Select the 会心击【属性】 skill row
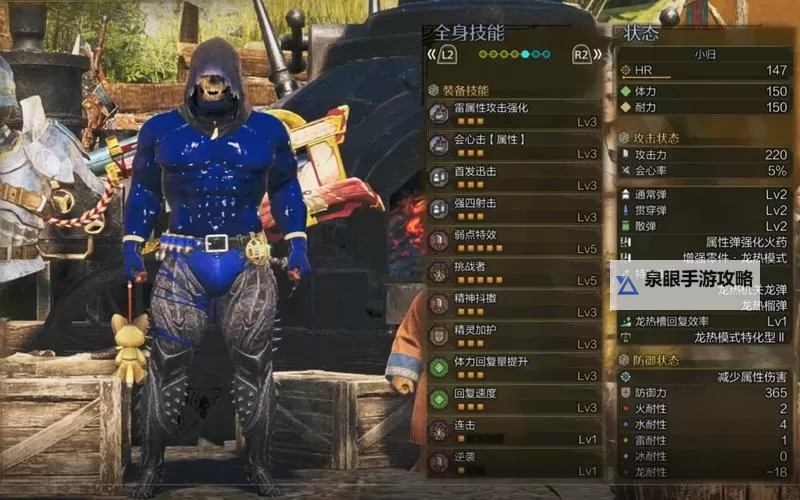Screen dimensions: 800x500 point(514,146)
